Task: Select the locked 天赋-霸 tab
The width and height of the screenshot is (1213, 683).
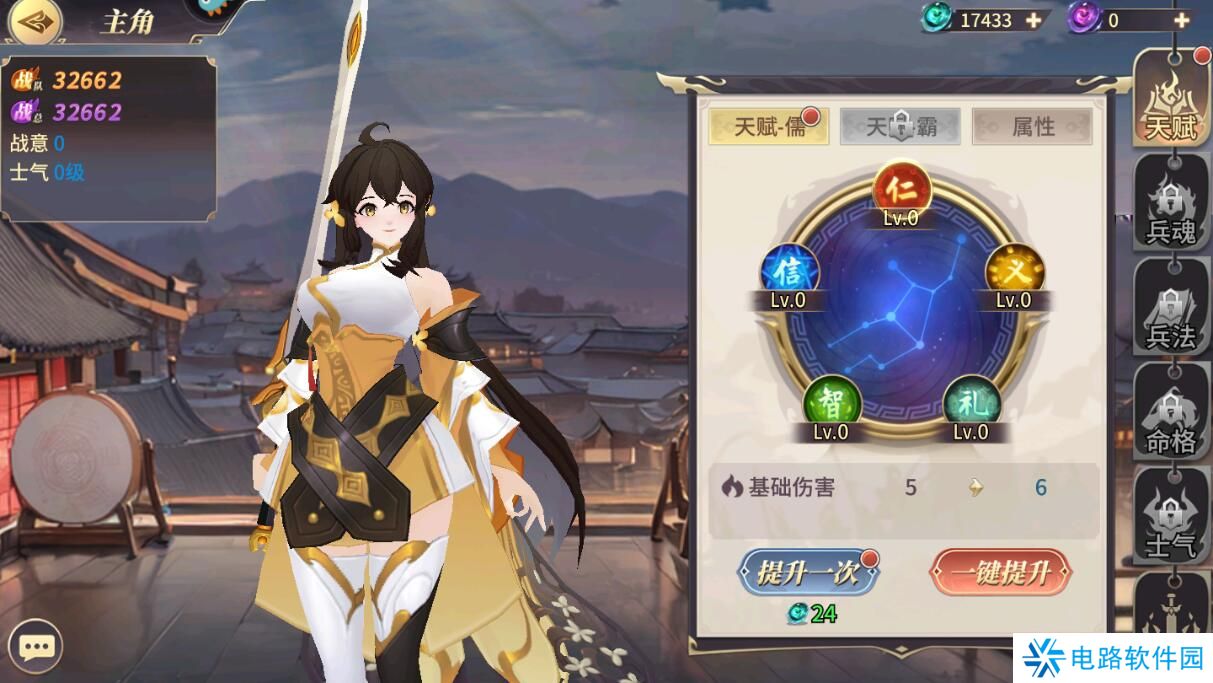Action: coord(900,127)
